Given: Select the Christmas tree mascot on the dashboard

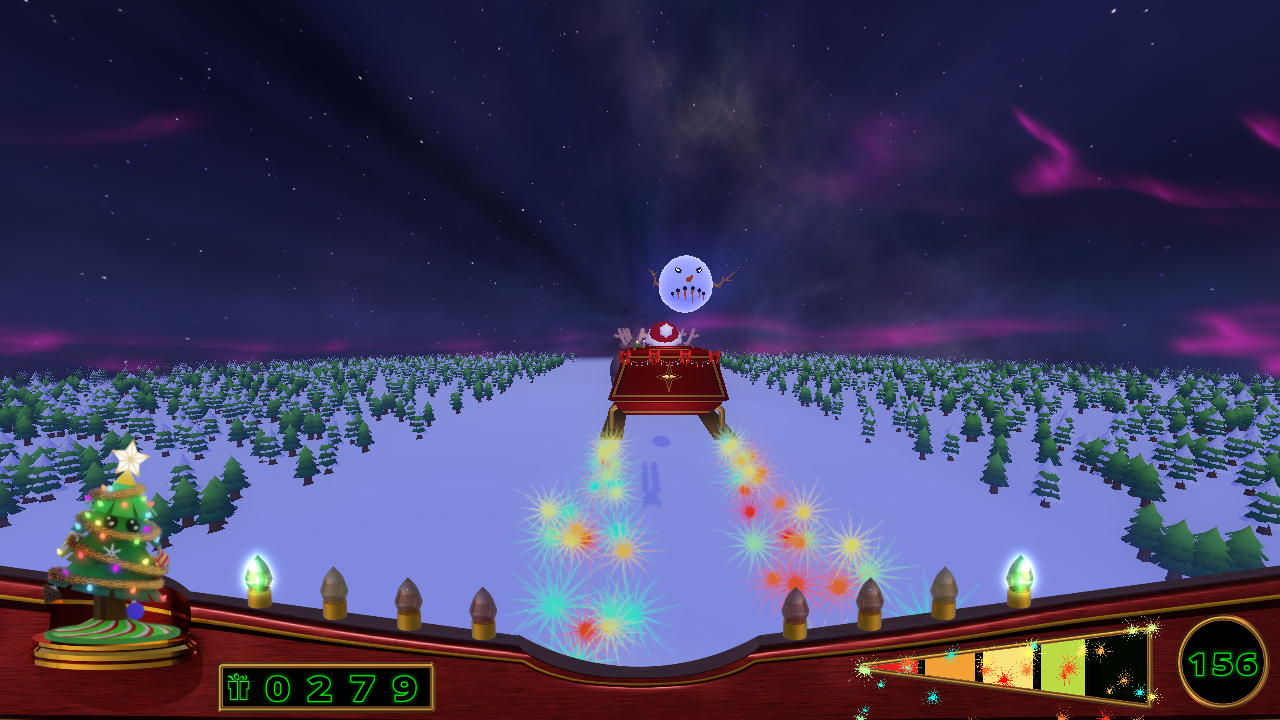Looking at the screenshot, I should (120, 525).
